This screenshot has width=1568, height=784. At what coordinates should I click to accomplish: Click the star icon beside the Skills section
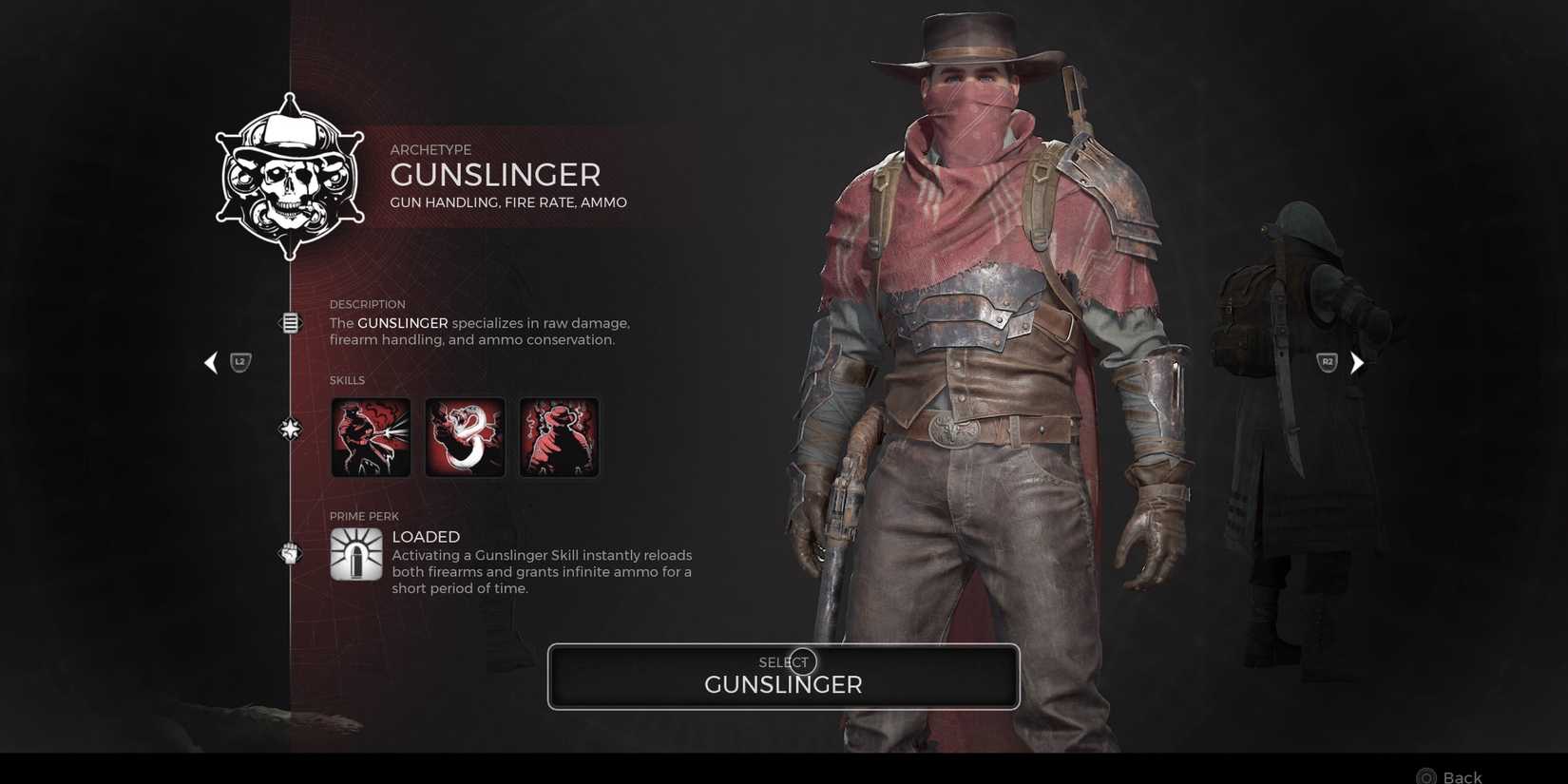pos(289,430)
